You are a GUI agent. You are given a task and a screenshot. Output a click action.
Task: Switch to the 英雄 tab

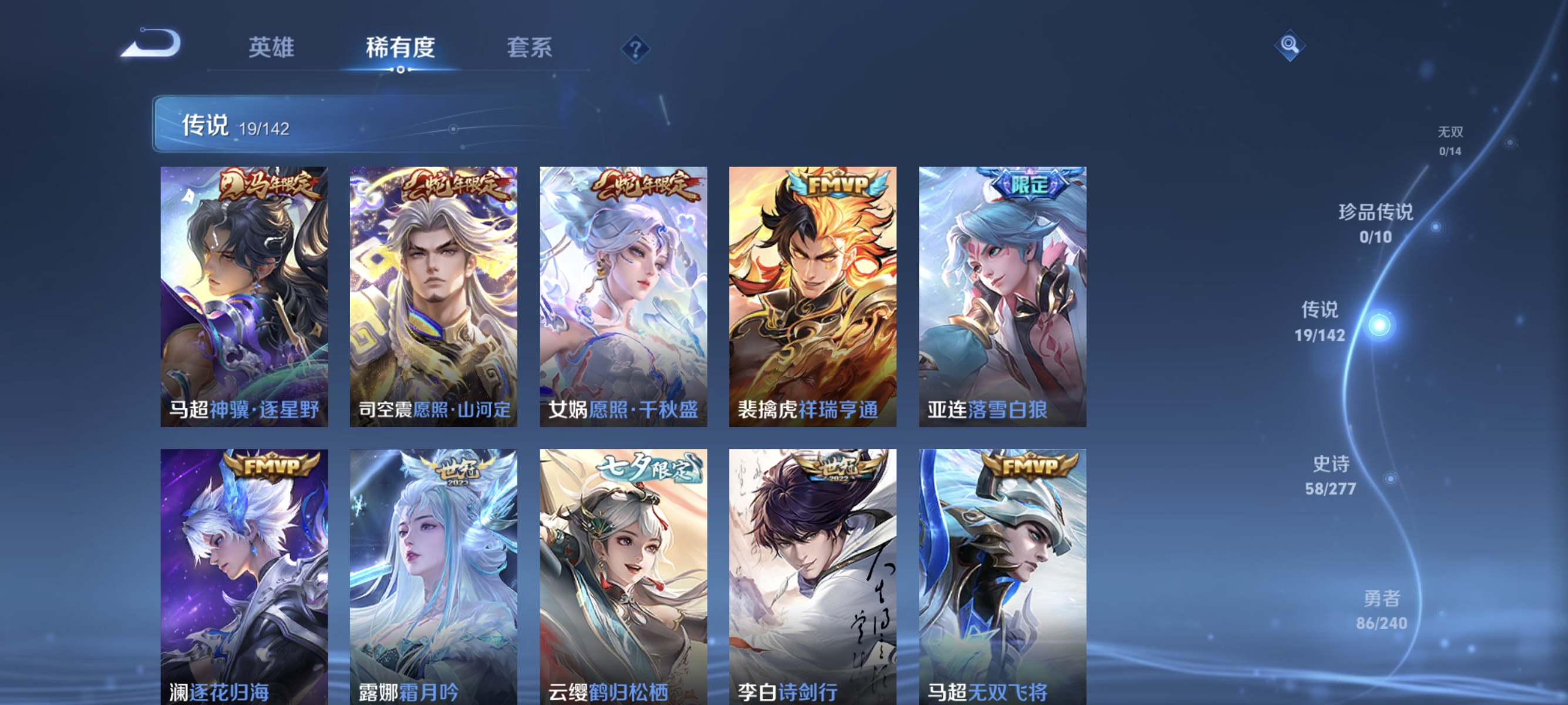(270, 48)
